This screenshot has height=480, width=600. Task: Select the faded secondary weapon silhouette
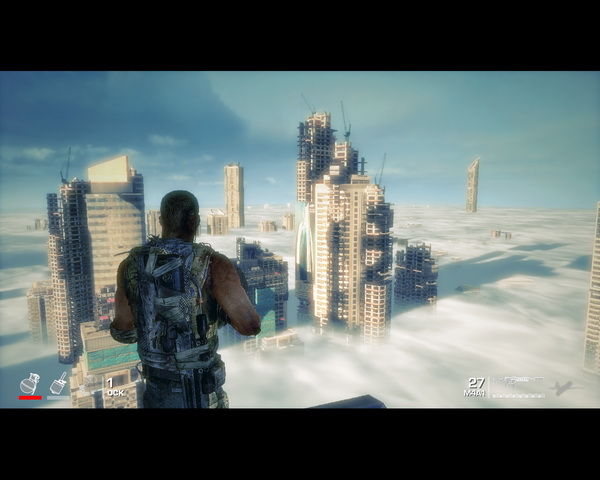pos(561,387)
